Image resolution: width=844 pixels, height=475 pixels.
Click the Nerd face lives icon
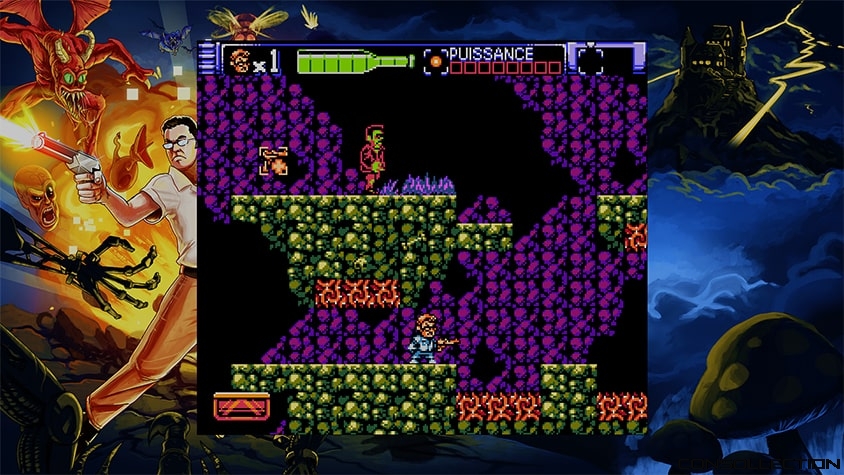(240, 61)
